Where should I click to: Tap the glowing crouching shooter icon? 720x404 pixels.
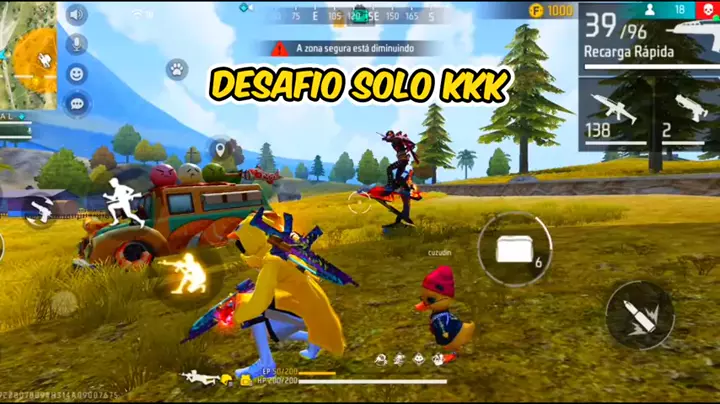pos(186,273)
